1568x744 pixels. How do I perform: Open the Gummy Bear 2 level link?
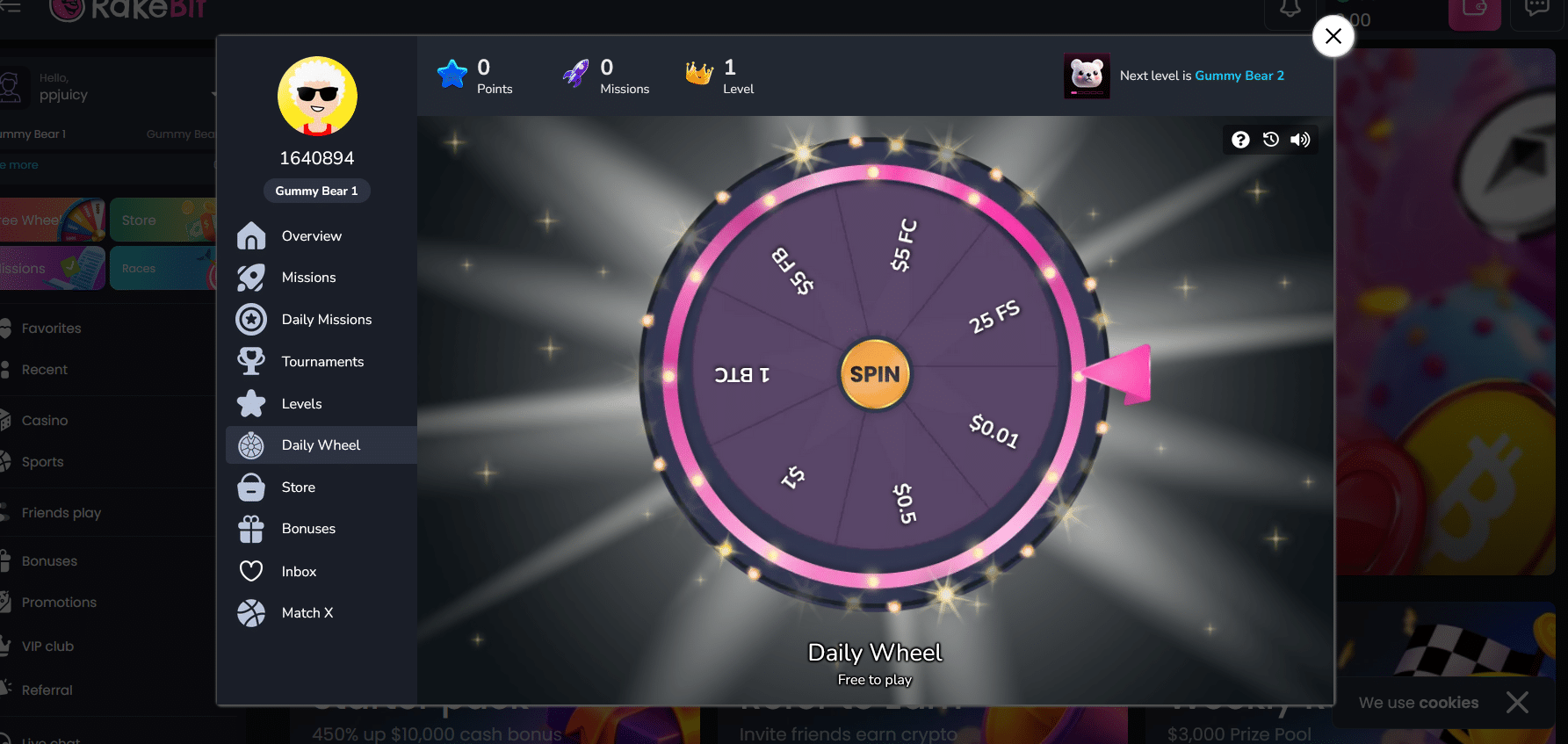pos(1239,76)
